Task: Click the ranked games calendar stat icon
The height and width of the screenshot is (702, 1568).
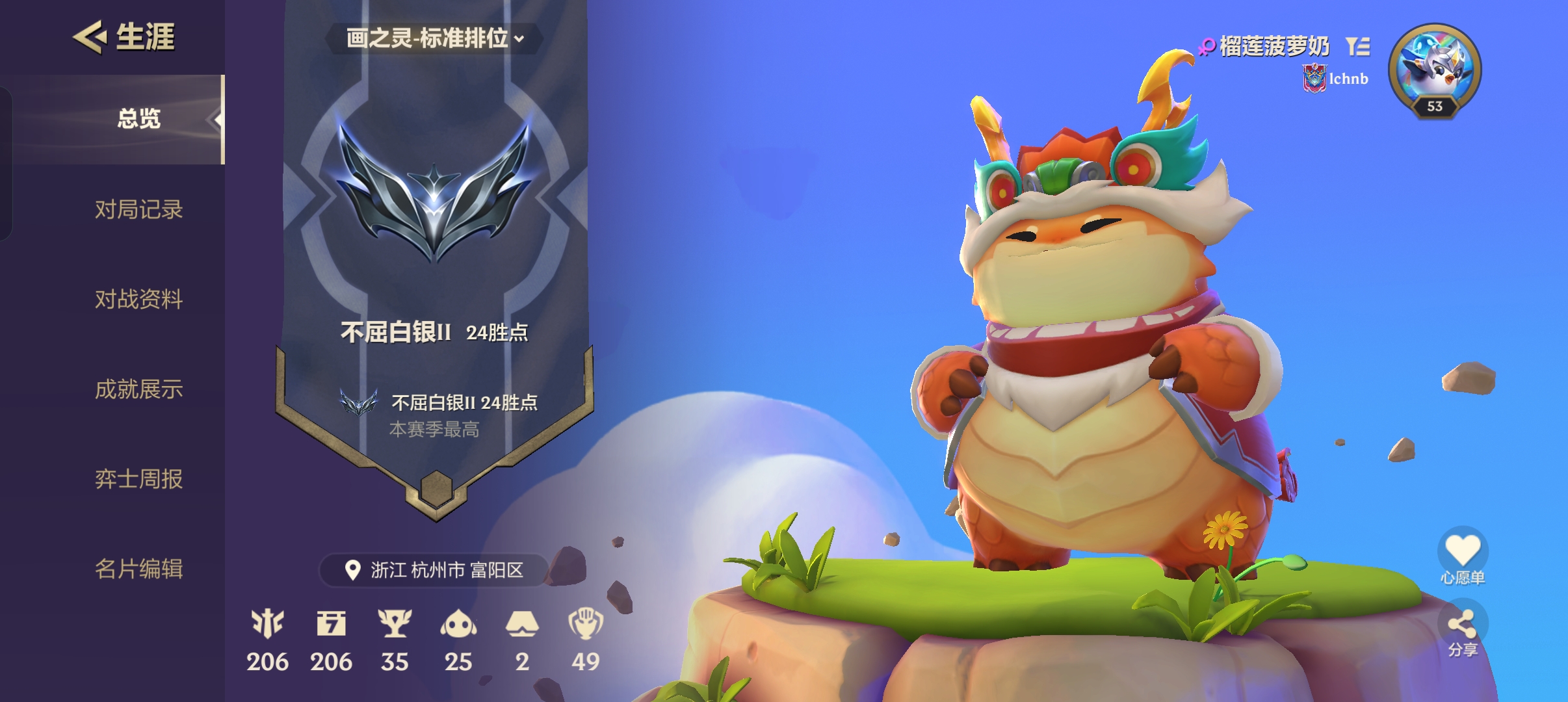Action: pyautogui.click(x=333, y=622)
